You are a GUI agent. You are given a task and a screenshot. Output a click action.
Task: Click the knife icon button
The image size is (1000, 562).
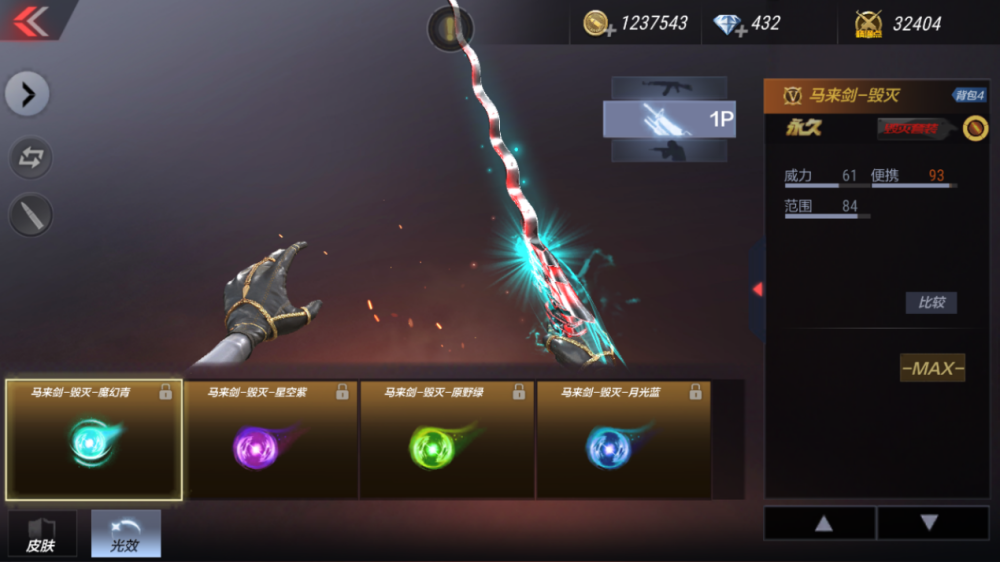[x=30, y=215]
